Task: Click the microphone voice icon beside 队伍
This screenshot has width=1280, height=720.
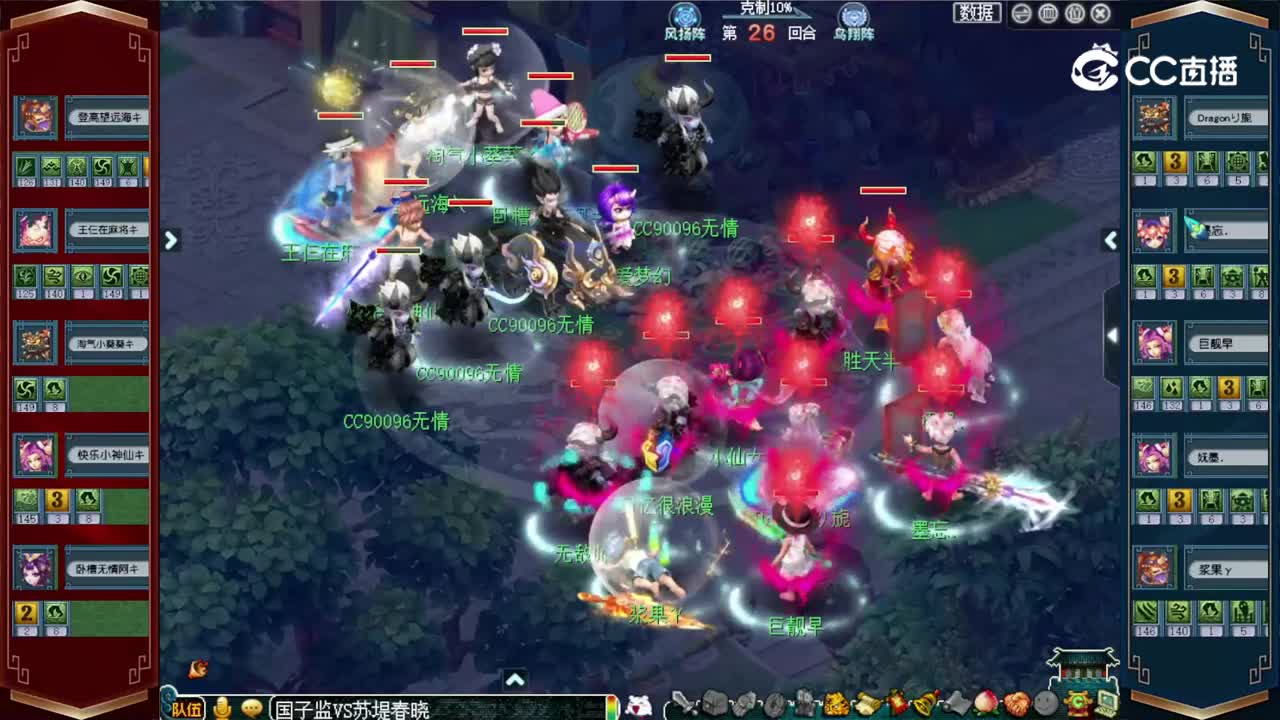Action: pos(222,705)
